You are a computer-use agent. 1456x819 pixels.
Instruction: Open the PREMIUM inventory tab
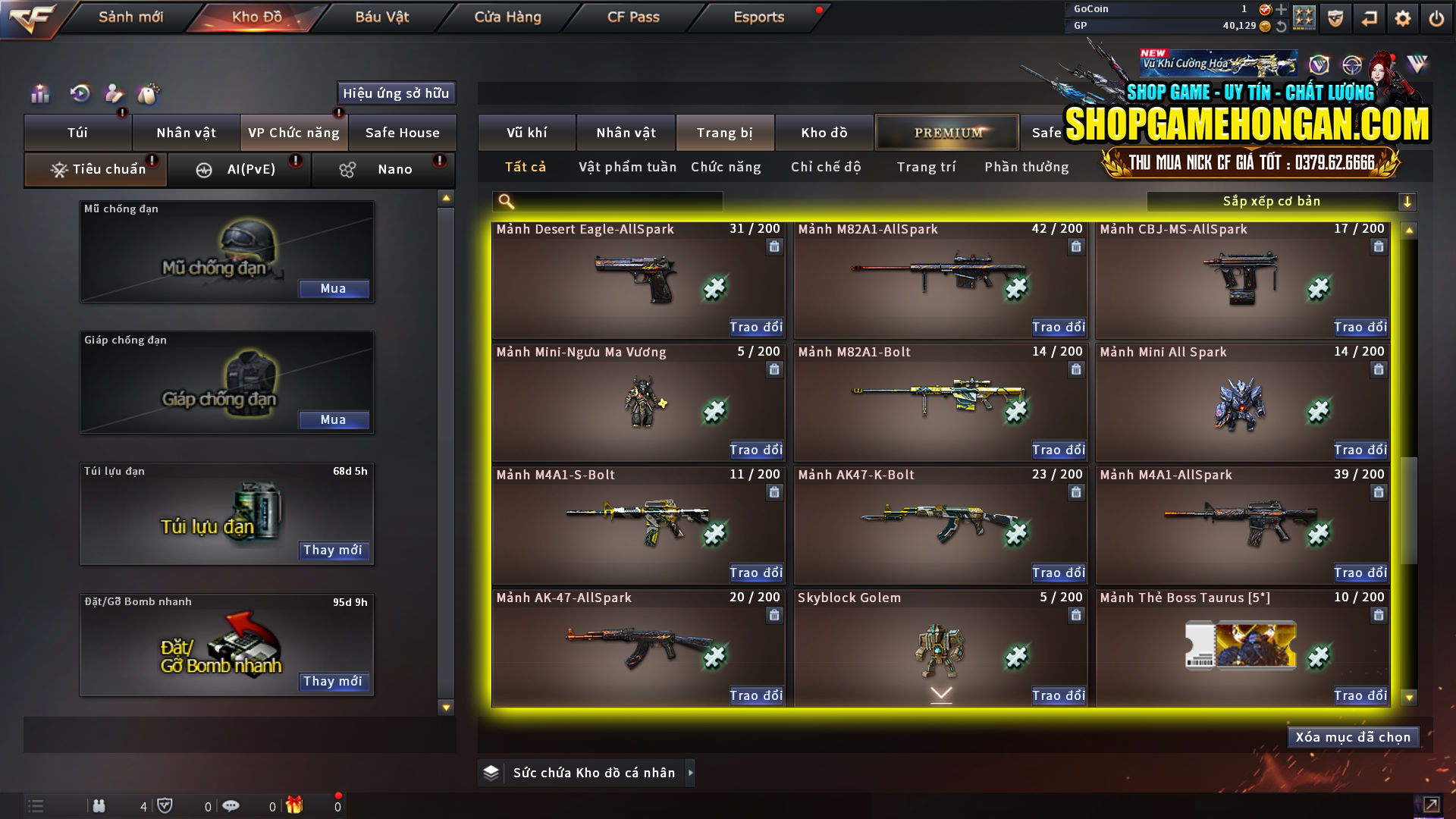[x=946, y=132]
